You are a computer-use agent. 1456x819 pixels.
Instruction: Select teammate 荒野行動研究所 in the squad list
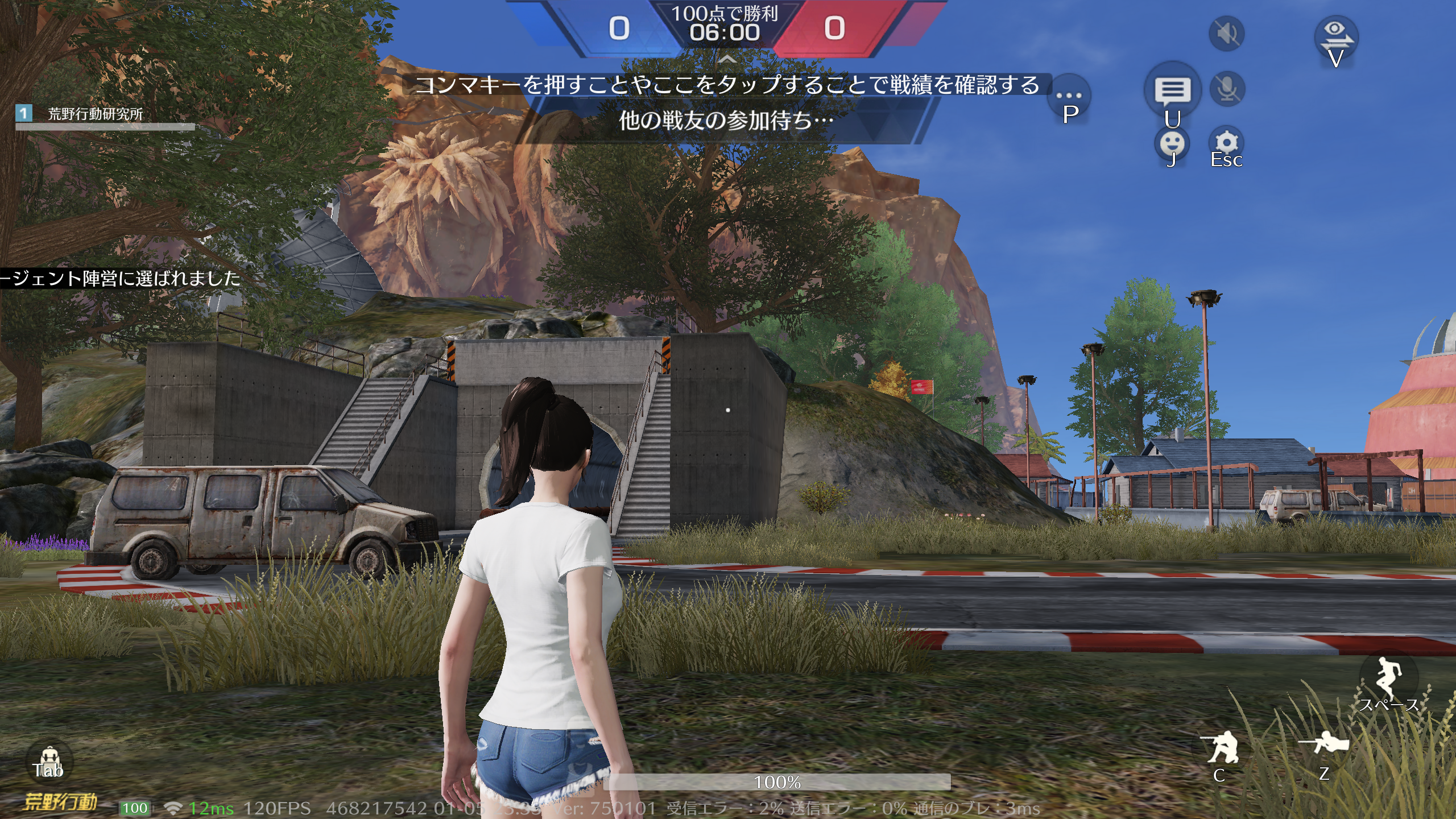(x=95, y=114)
